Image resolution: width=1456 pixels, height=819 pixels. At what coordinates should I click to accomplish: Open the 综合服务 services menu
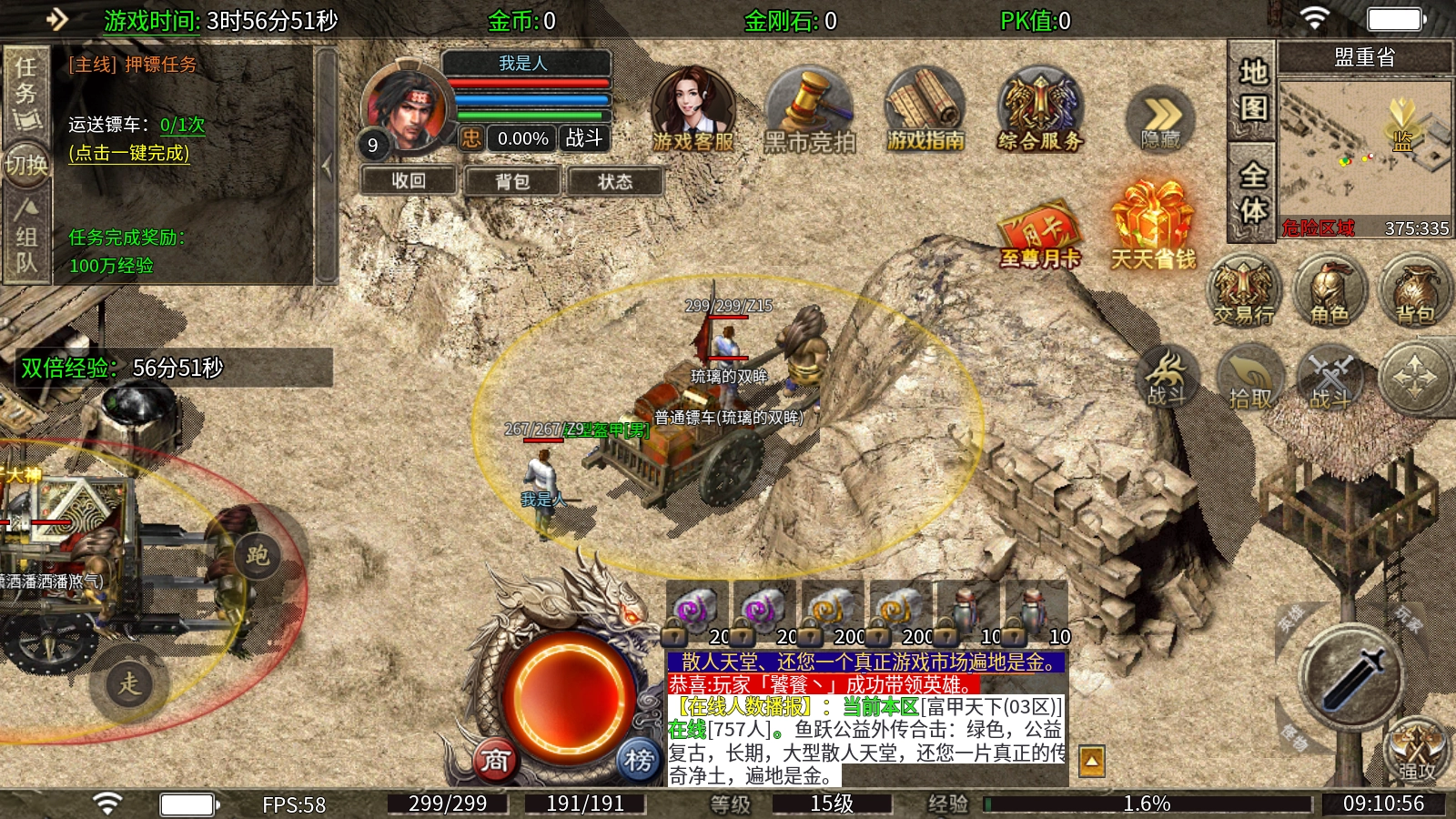1039,111
